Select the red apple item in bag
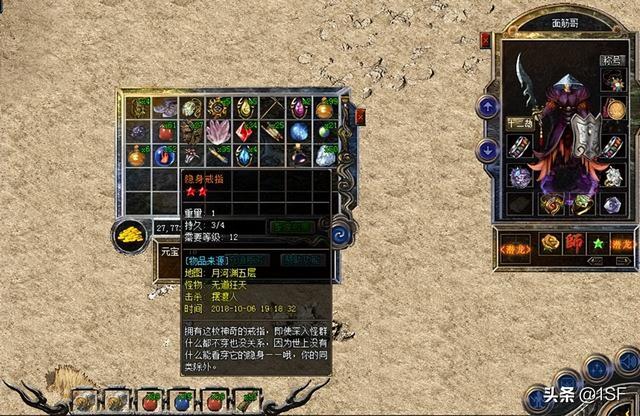640x416 pixels. pos(166,132)
